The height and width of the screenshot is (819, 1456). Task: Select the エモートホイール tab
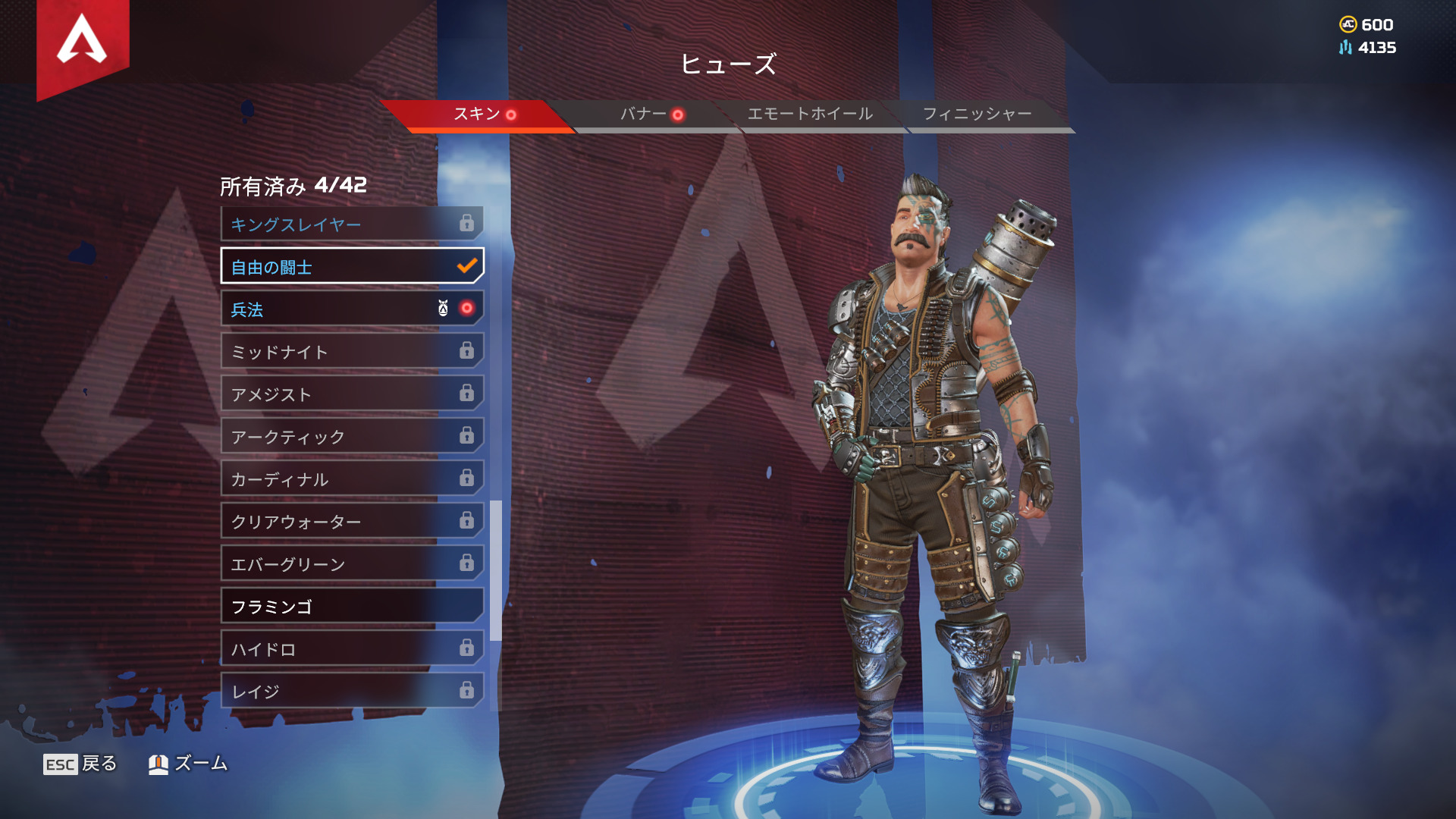pyautogui.click(x=810, y=115)
